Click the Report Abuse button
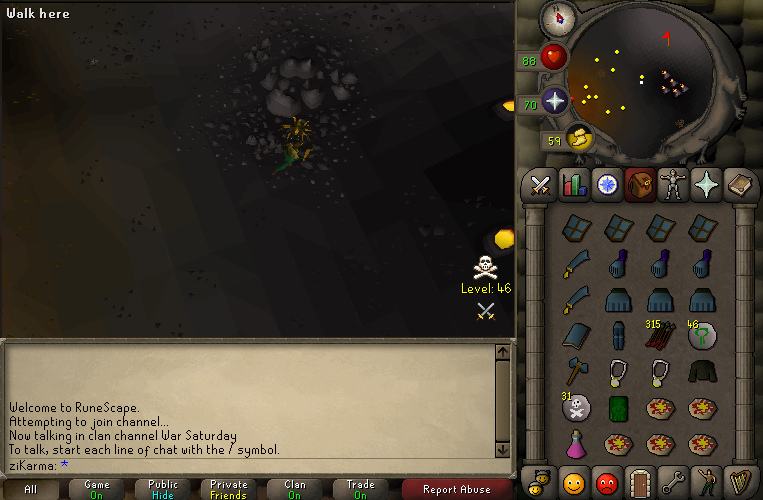The width and height of the screenshot is (763, 500). 457,489
